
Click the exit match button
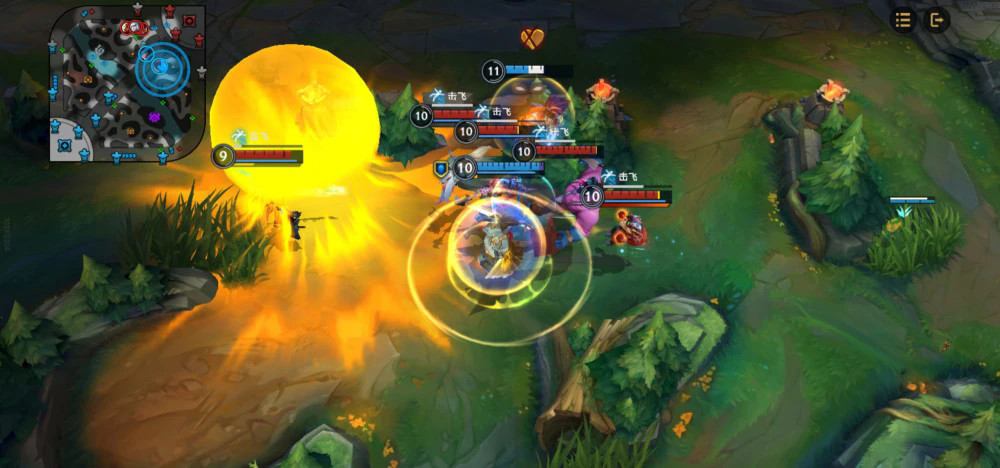936,20
